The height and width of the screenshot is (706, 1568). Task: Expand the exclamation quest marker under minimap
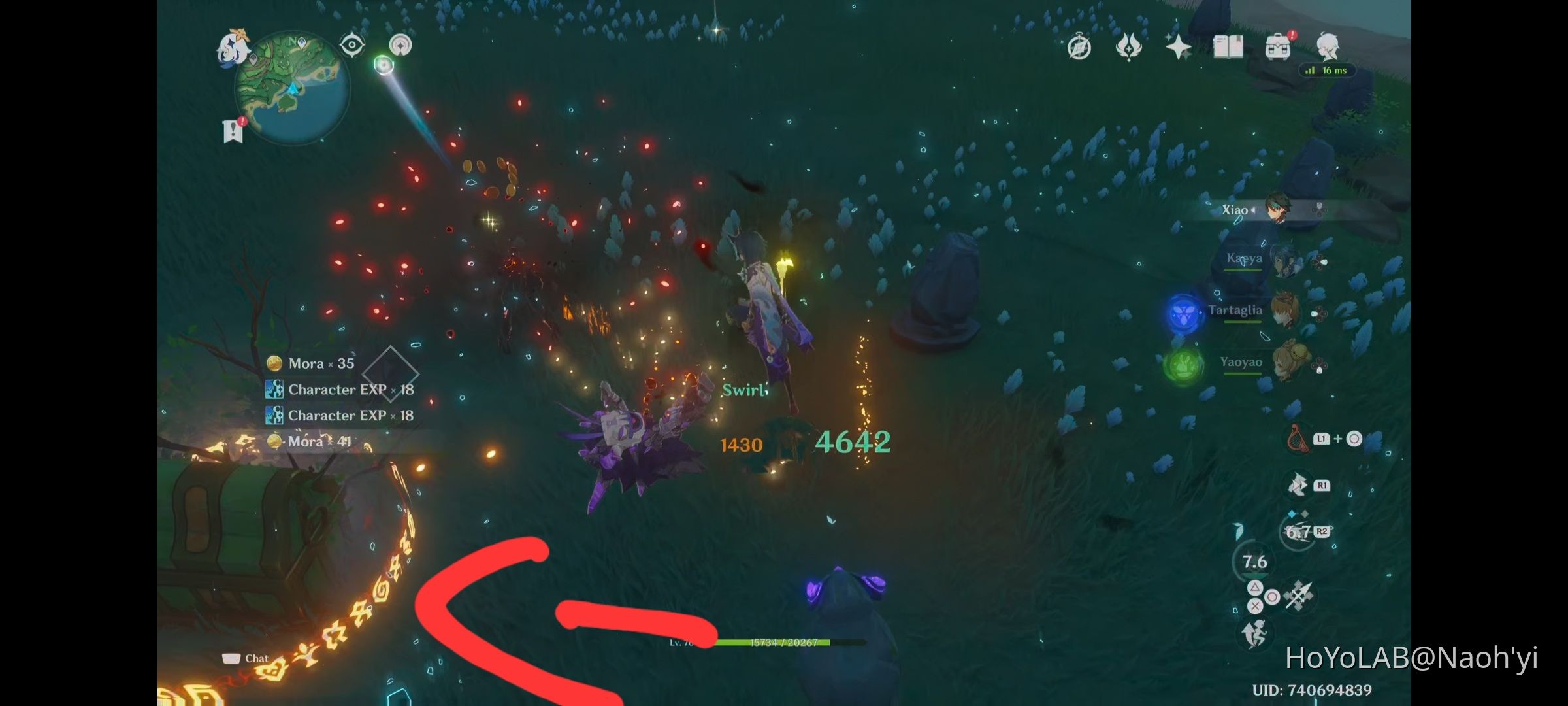click(233, 128)
